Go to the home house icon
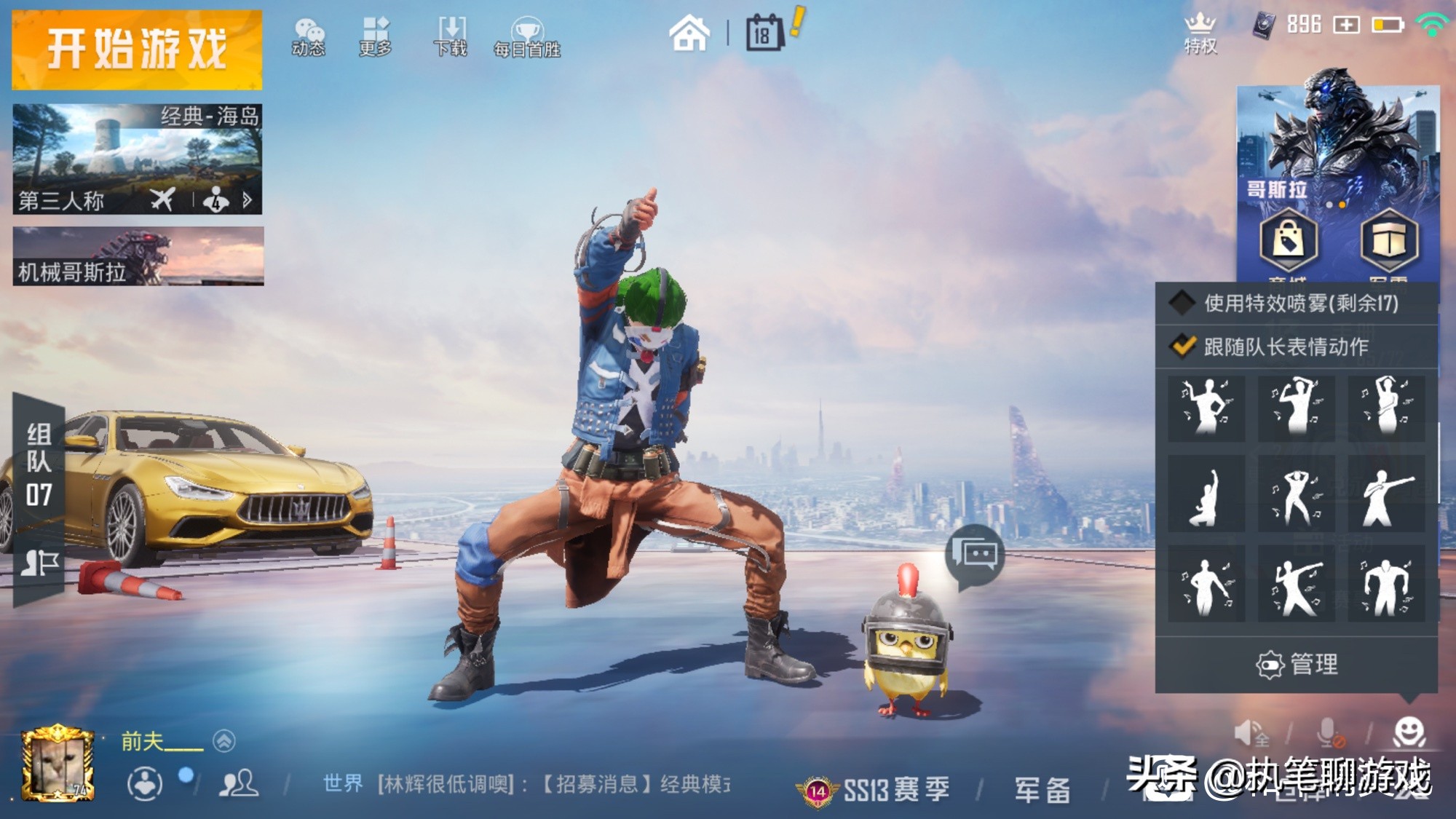This screenshot has width=1456, height=819. pos(689,33)
